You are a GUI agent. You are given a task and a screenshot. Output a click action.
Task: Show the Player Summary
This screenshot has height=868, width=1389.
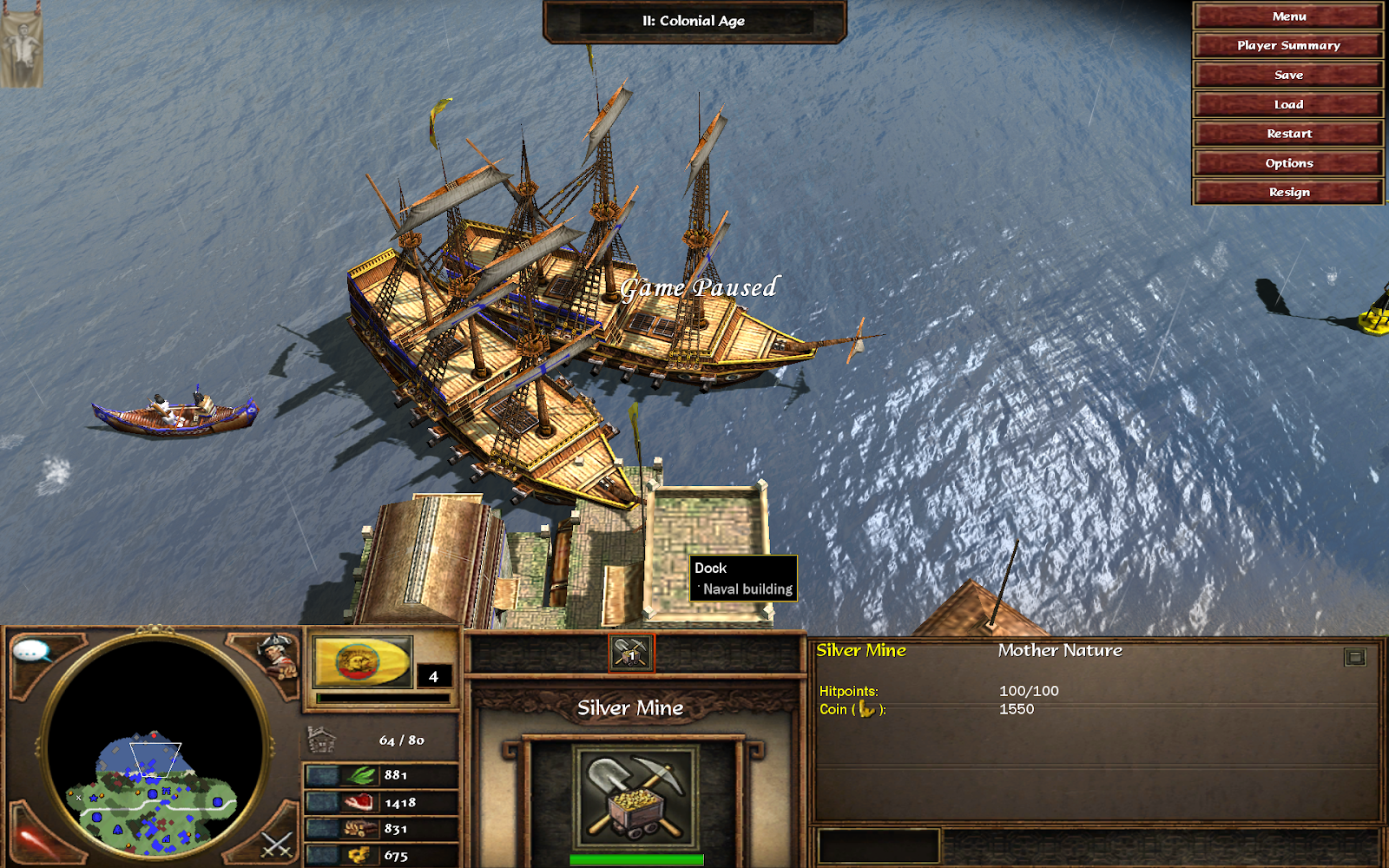[1288, 46]
